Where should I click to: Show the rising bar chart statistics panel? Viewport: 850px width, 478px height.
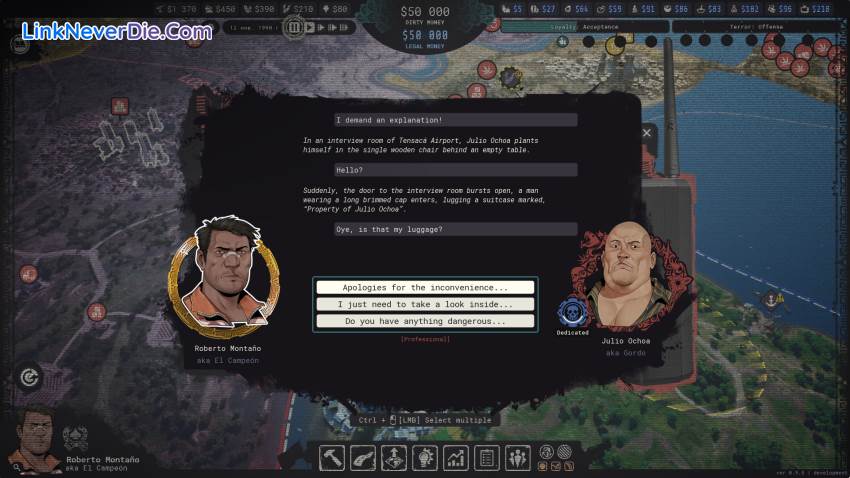pos(456,457)
